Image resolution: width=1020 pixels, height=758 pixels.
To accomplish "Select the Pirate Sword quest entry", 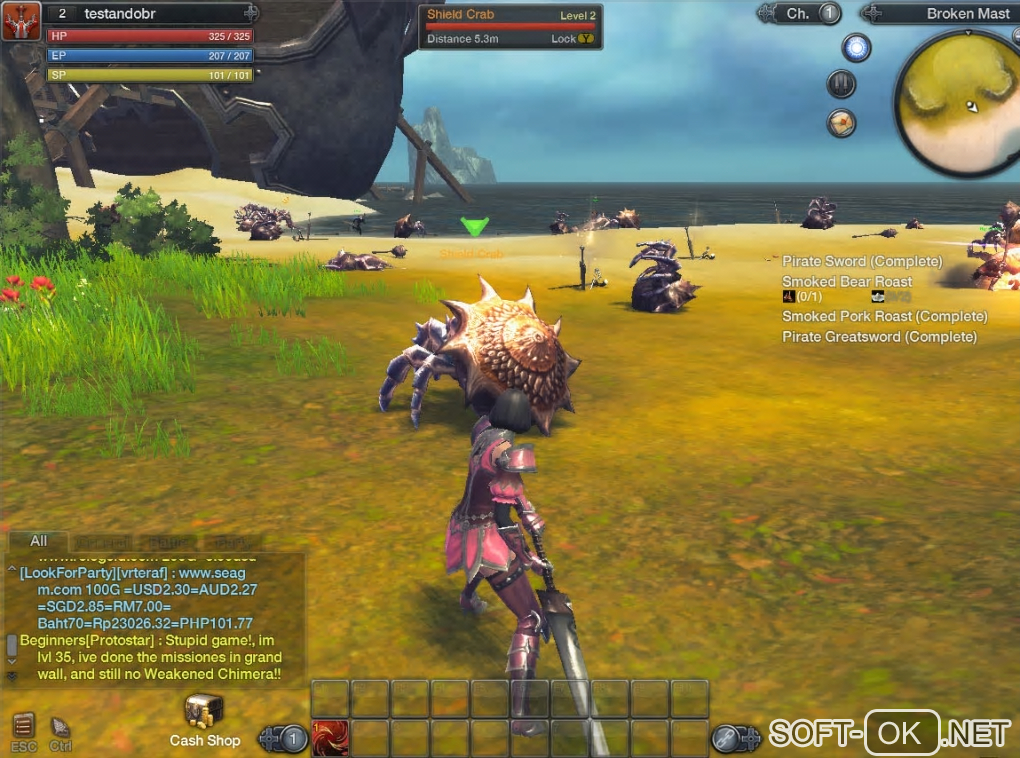I will (861, 261).
